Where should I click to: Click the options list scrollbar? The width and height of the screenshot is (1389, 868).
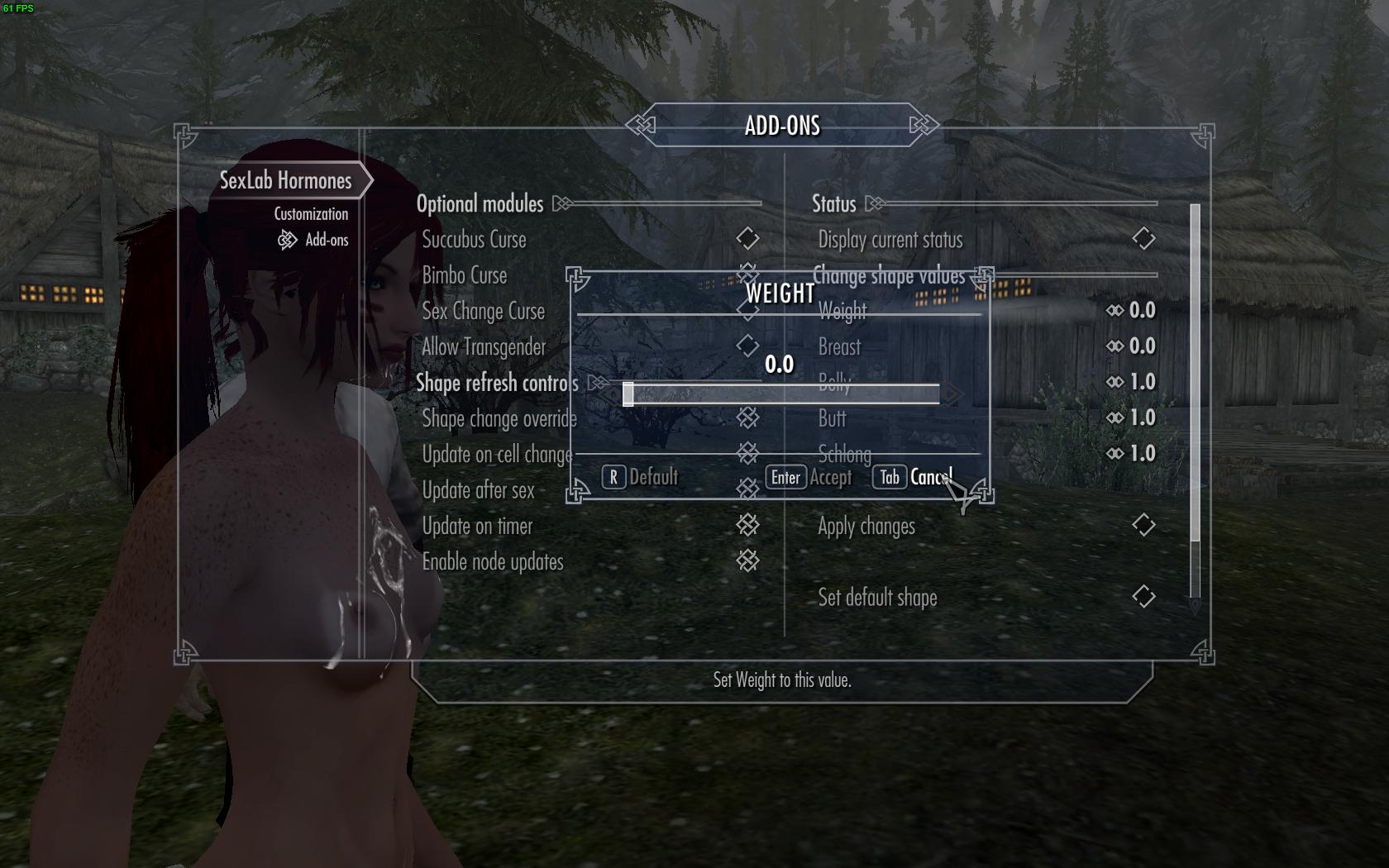(x=1195, y=372)
